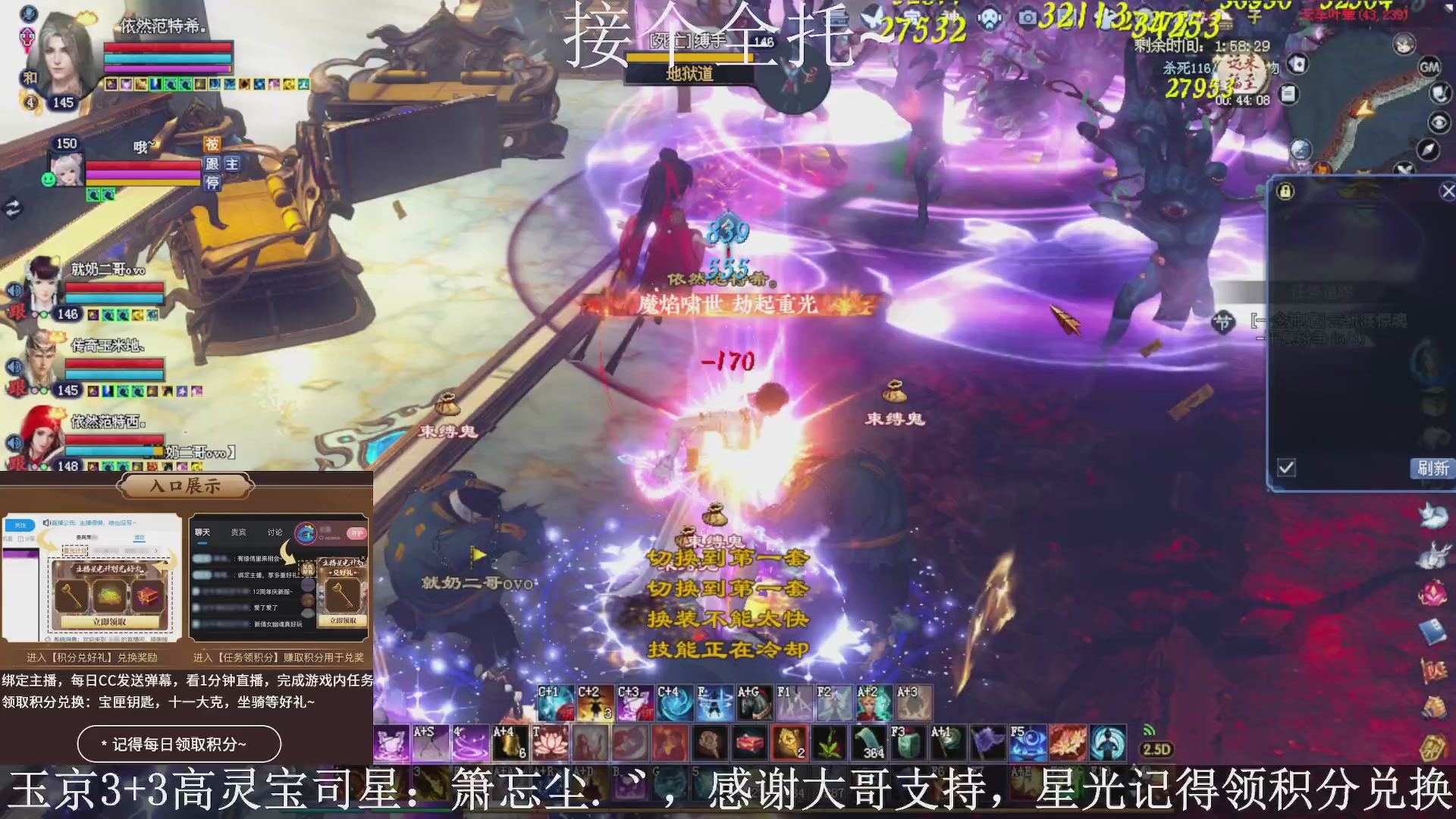Click the GM helper icon on right edge
This screenshot has height=819, width=1456.
1430,65
